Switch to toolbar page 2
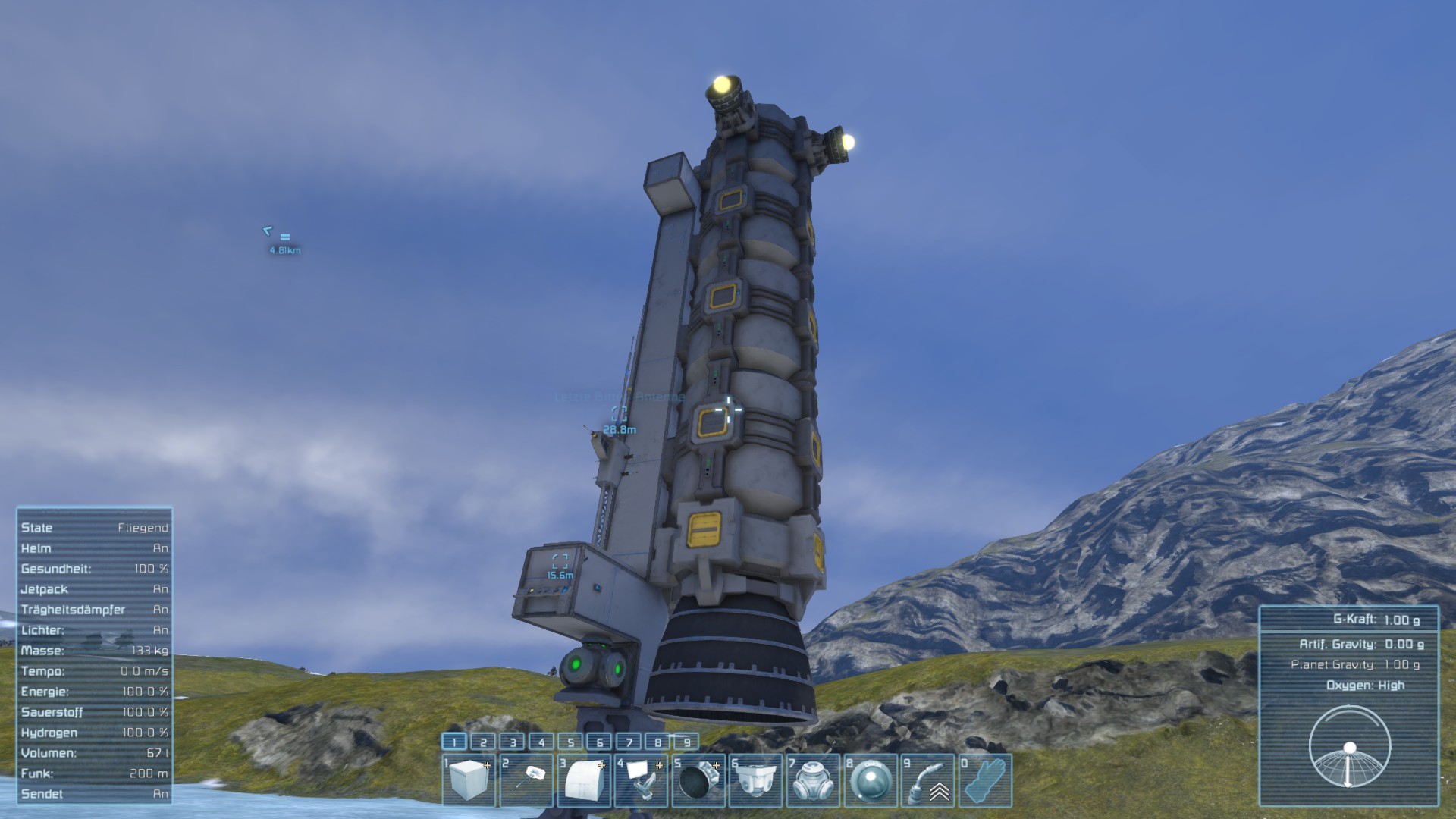The image size is (1456, 819). [x=483, y=742]
